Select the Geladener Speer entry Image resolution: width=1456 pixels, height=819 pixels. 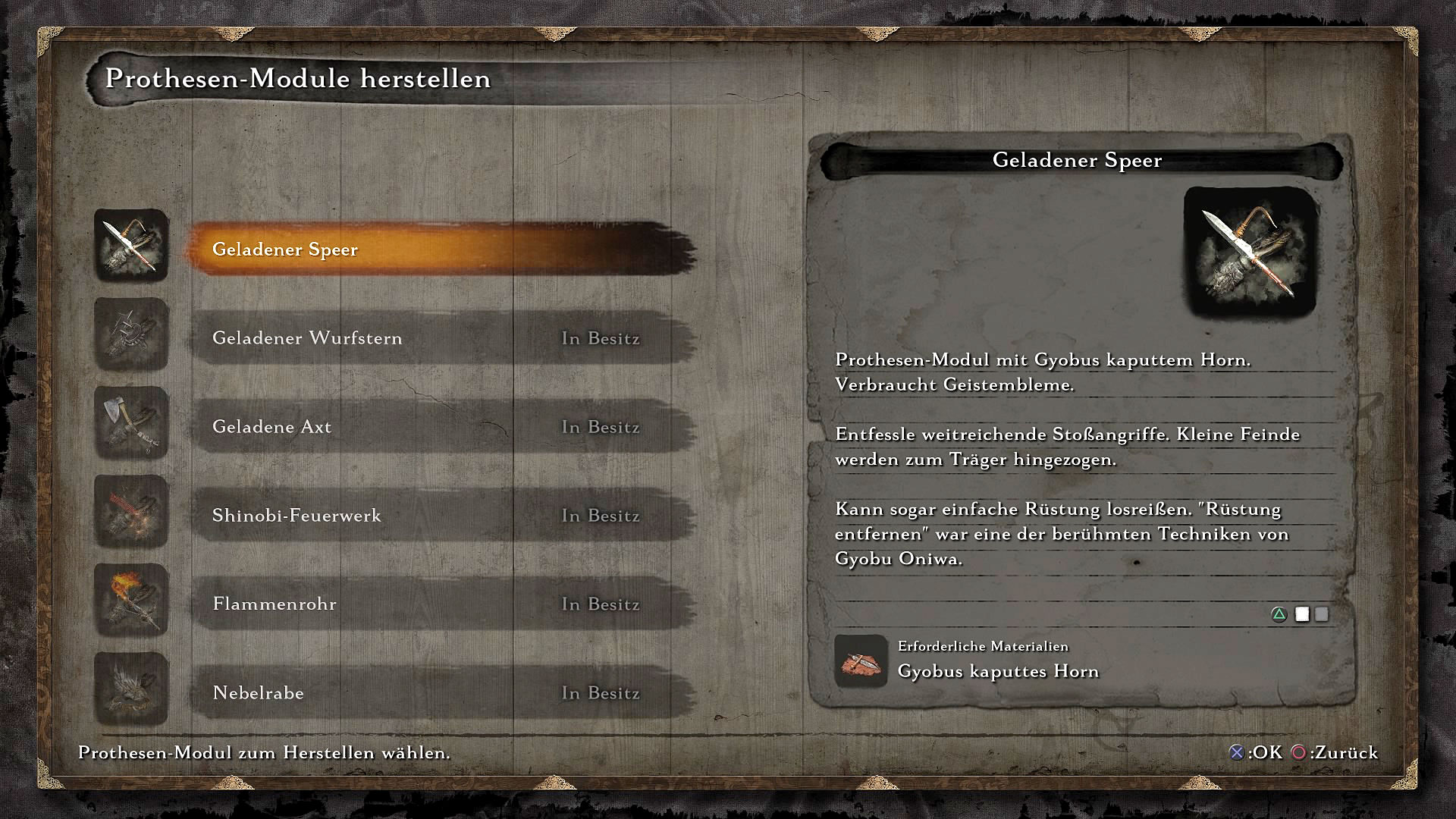click(x=440, y=249)
